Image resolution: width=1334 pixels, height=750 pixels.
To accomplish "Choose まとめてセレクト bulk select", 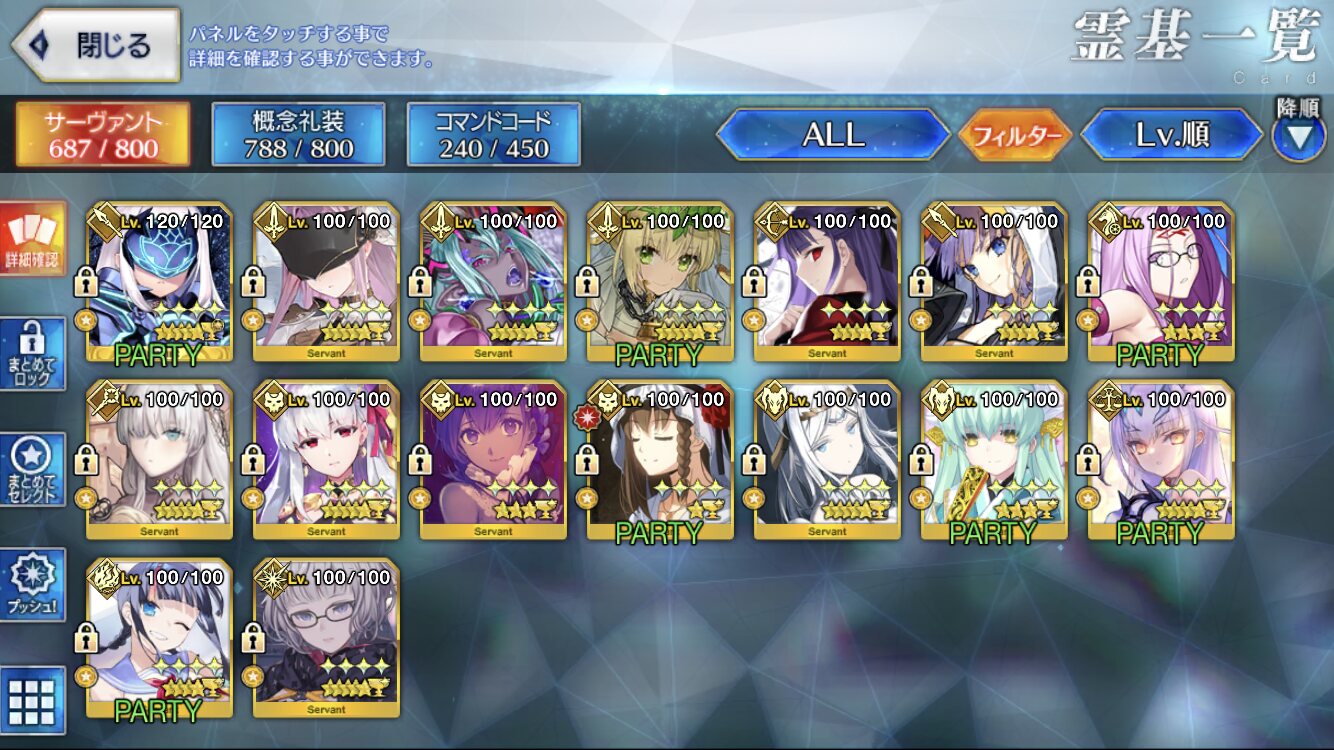I will coord(33,470).
